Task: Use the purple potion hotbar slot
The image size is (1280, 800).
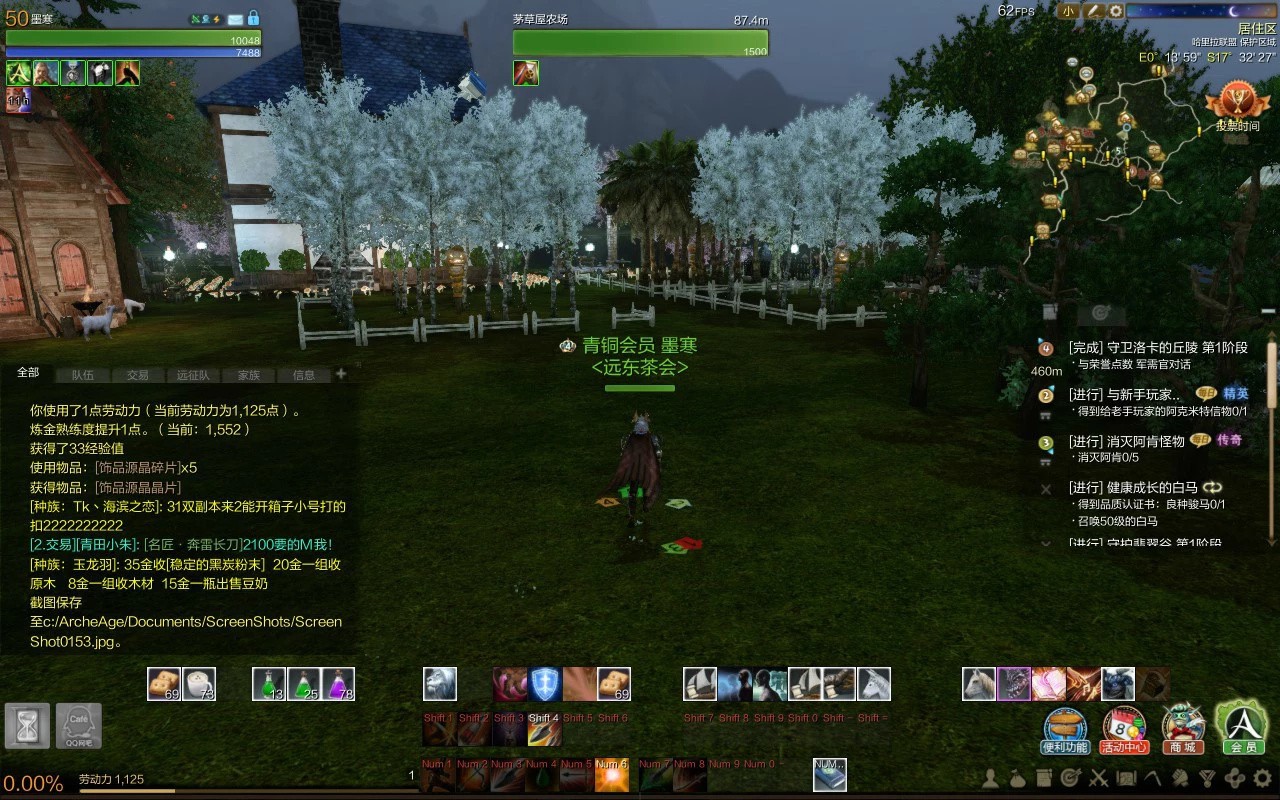Action: [x=338, y=684]
